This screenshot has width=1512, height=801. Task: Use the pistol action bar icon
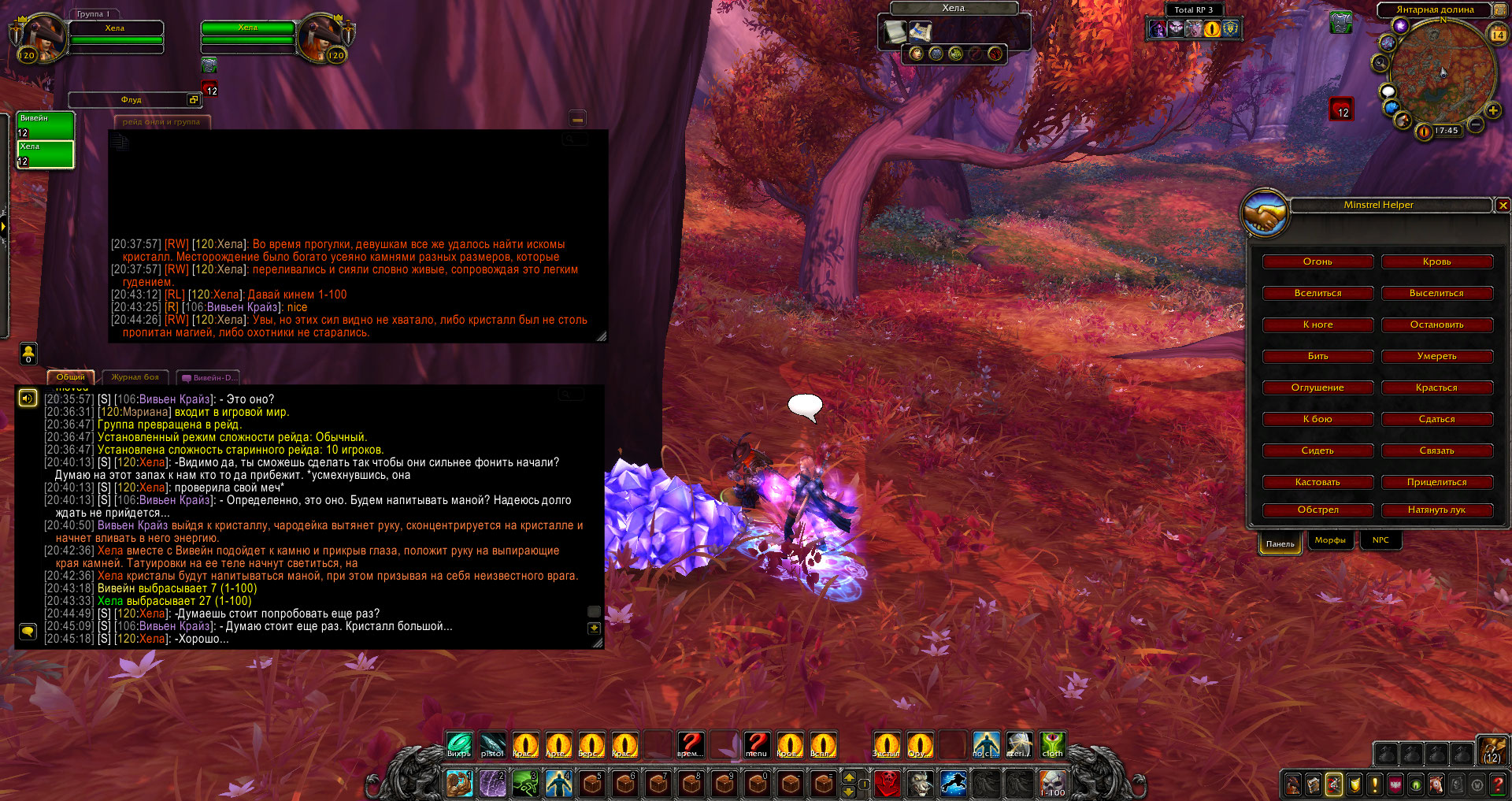click(x=492, y=744)
